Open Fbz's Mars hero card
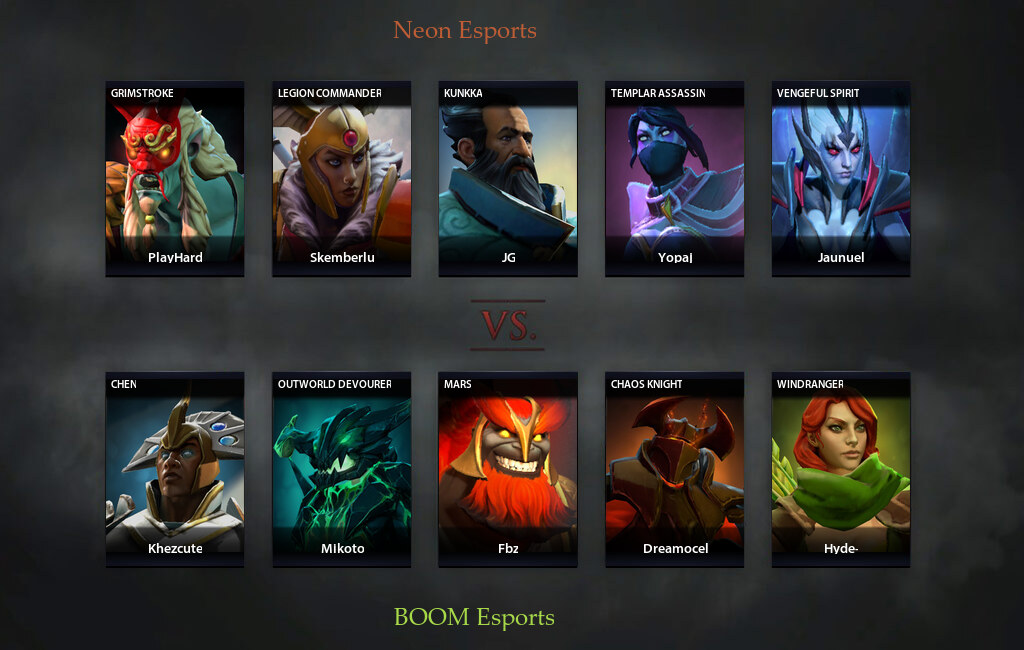This screenshot has width=1024, height=650. [508, 469]
